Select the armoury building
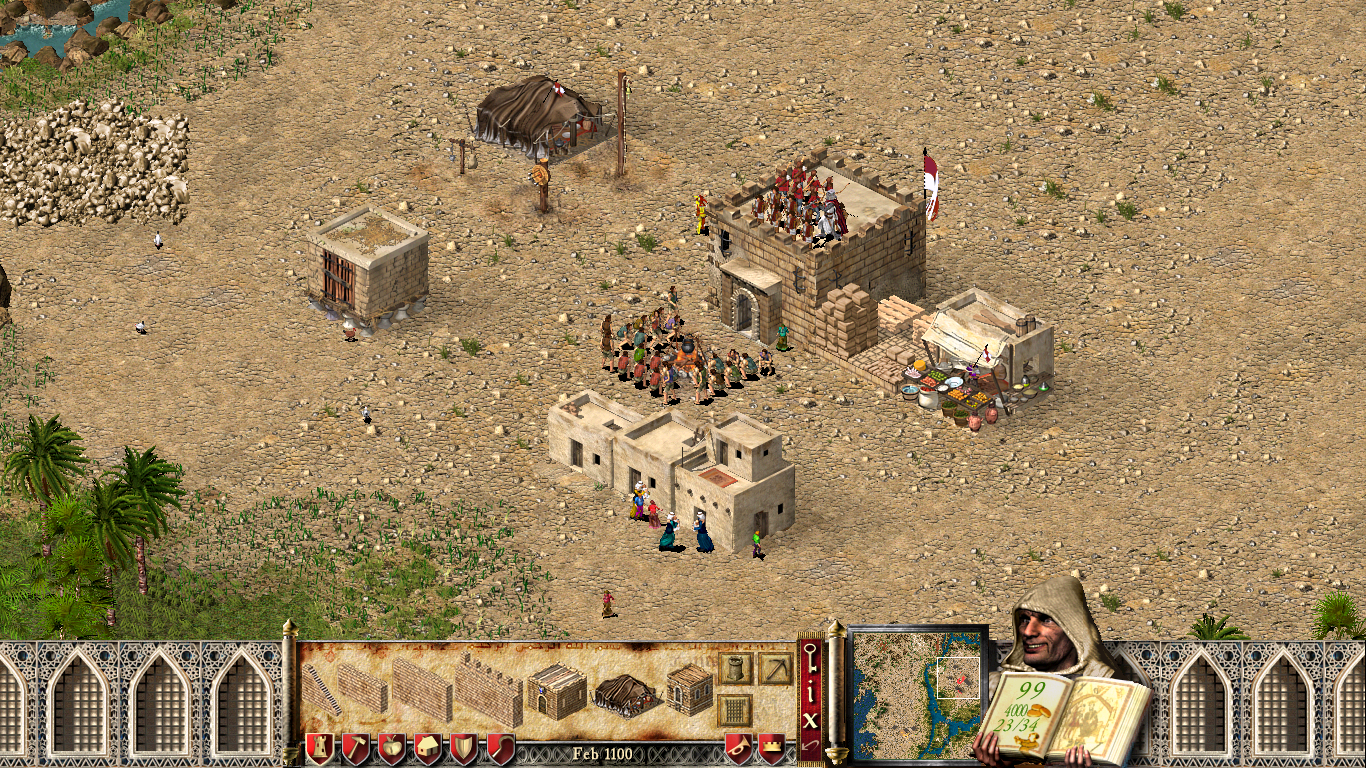The height and width of the screenshot is (768, 1366). coord(689,690)
